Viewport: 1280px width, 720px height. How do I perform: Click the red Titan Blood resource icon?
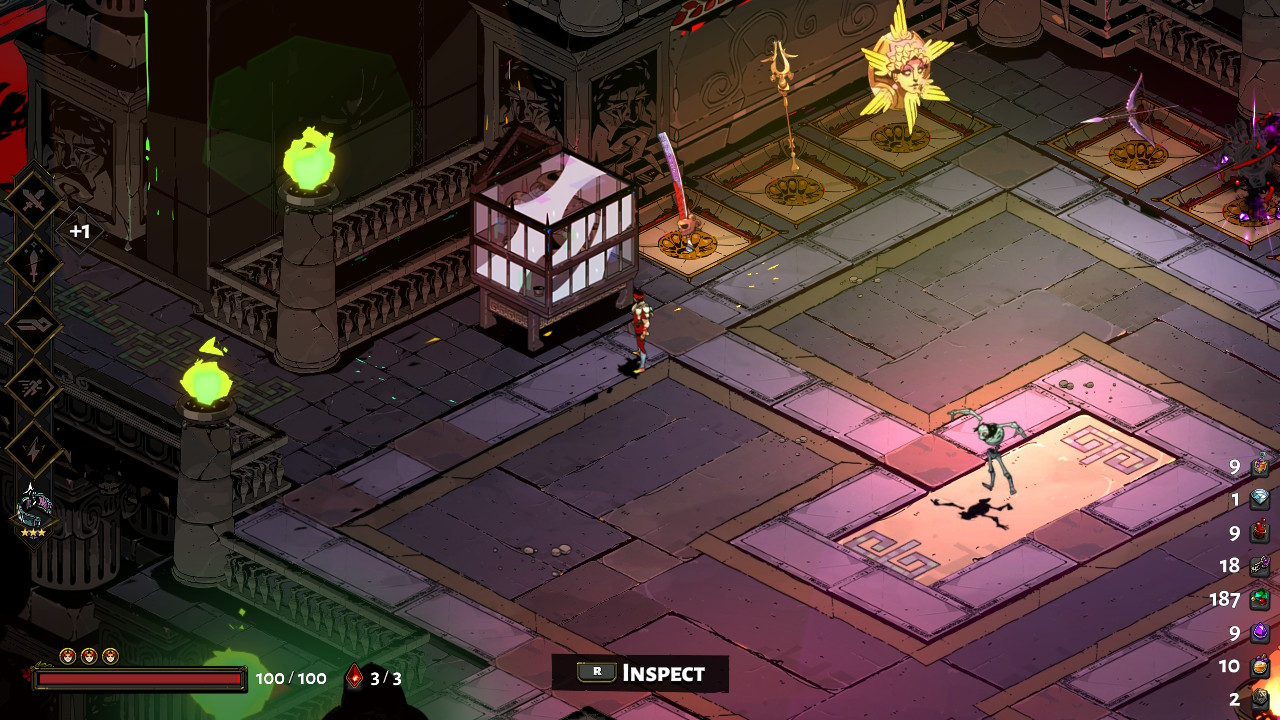(x=1259, y=532)
